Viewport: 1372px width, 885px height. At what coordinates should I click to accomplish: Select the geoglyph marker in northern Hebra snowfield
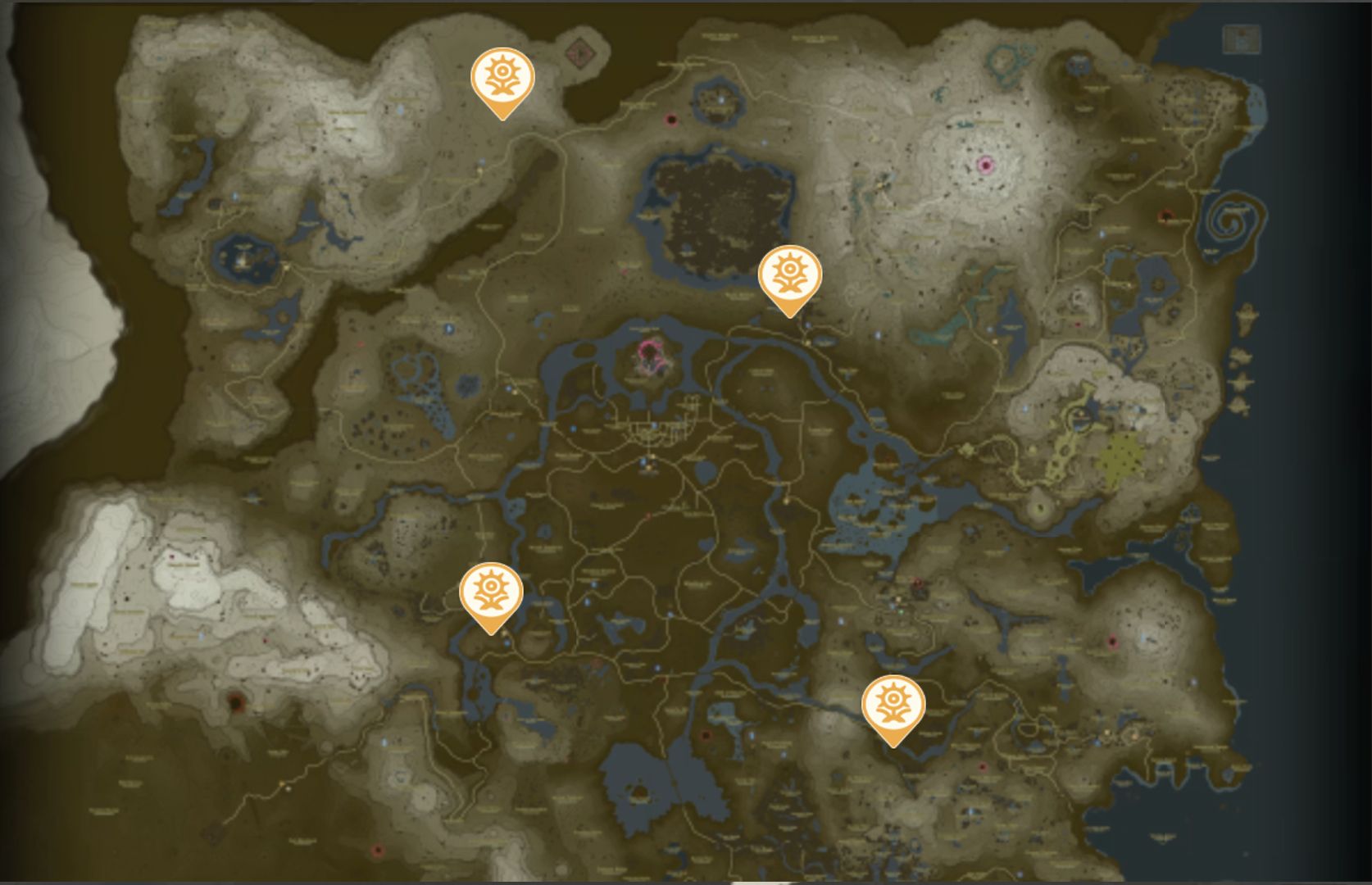(503, 78)
